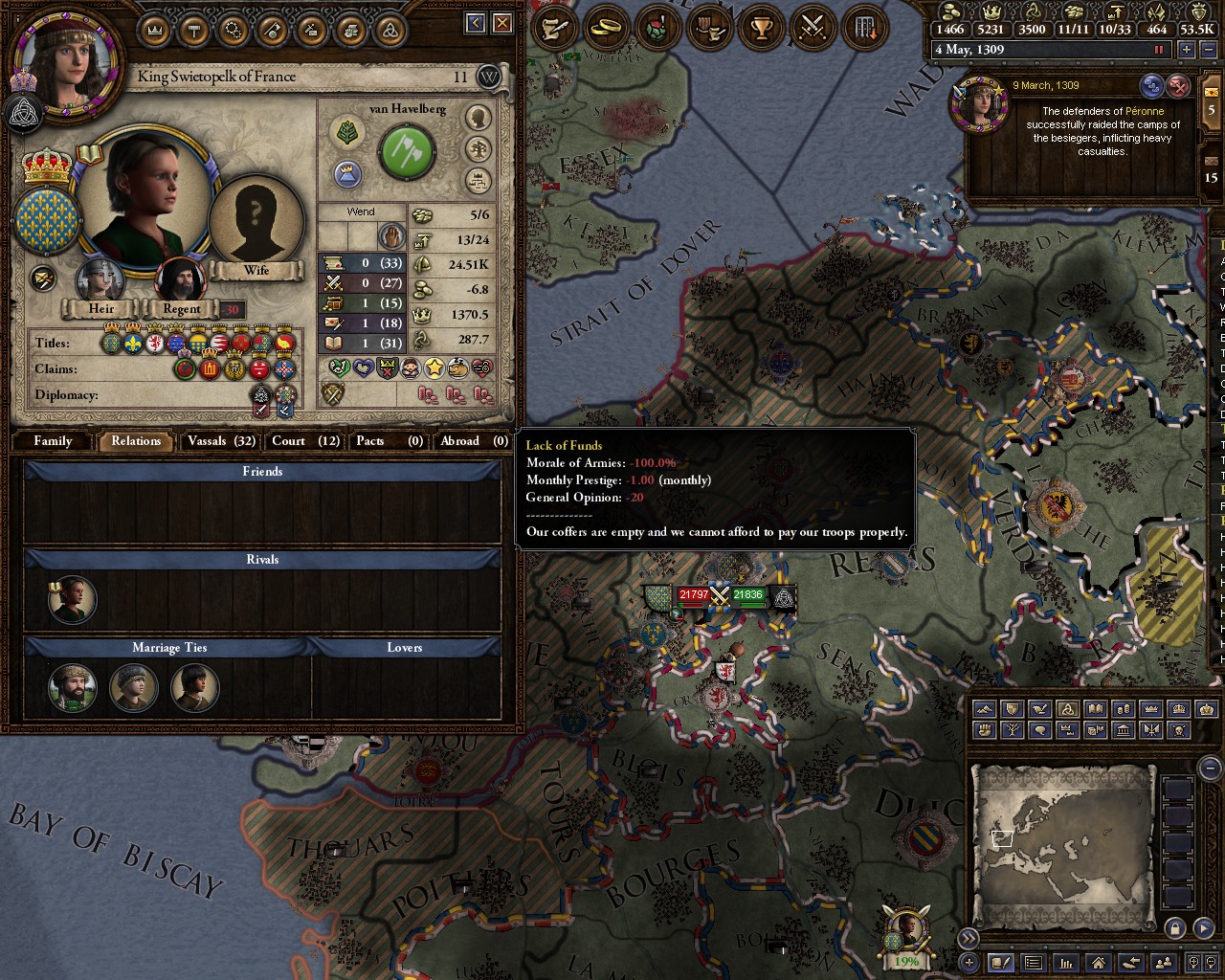Open the crown realm menu button
Screen dimensions: 1225x980
[x=154, y=30]
